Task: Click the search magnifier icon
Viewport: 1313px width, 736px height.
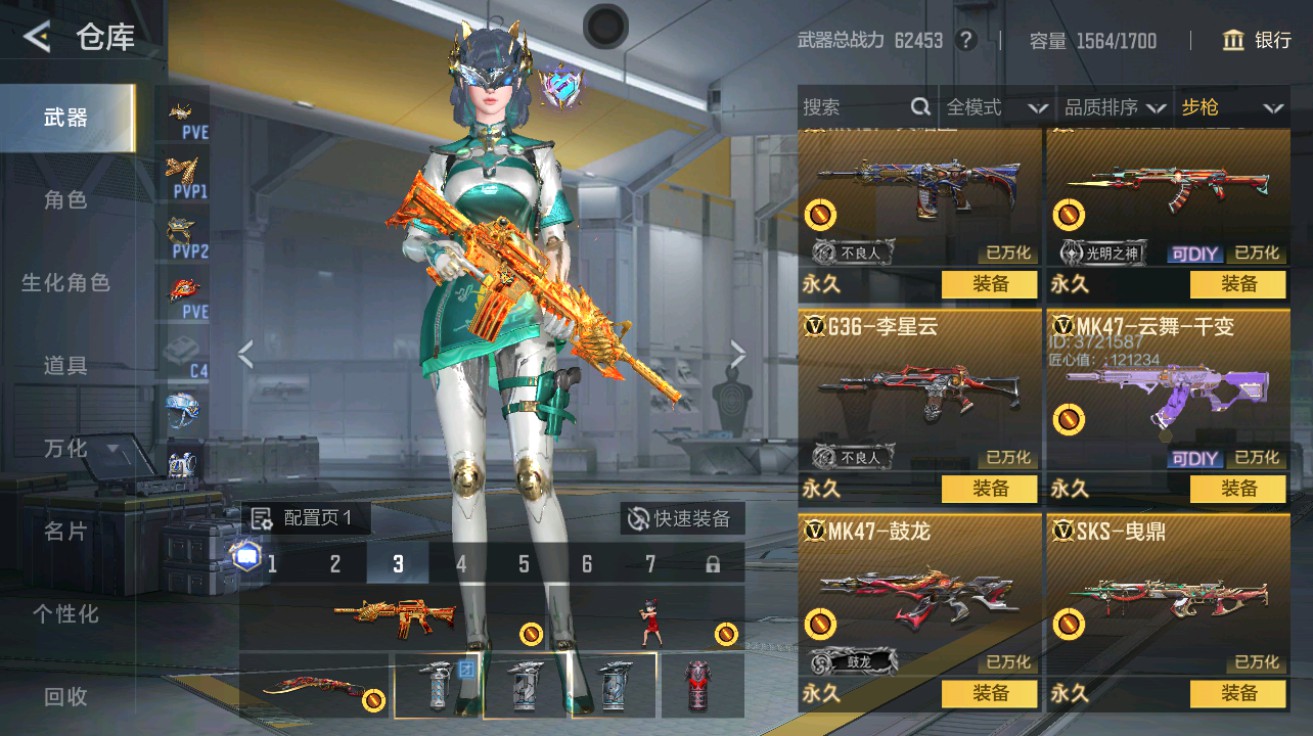Action: click(919, 107)
